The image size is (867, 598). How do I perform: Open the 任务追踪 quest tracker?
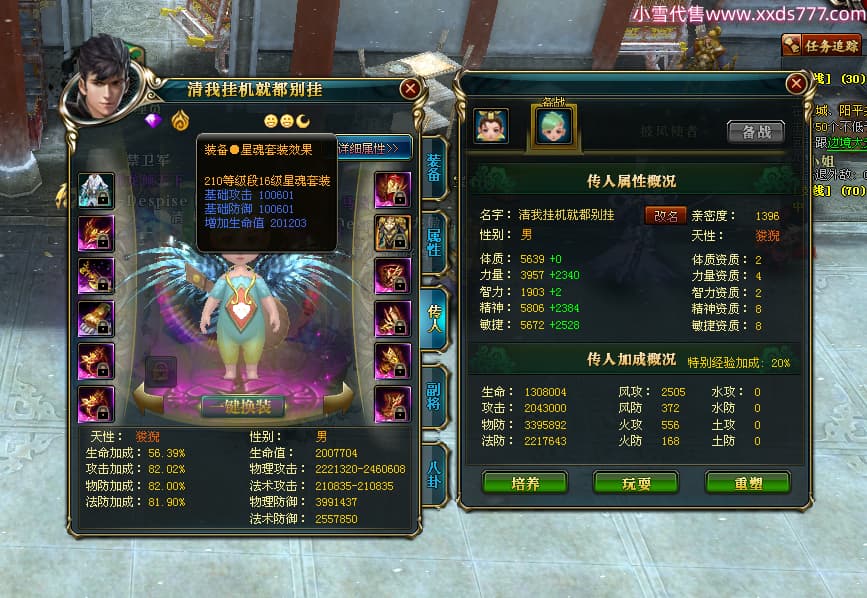822,45
